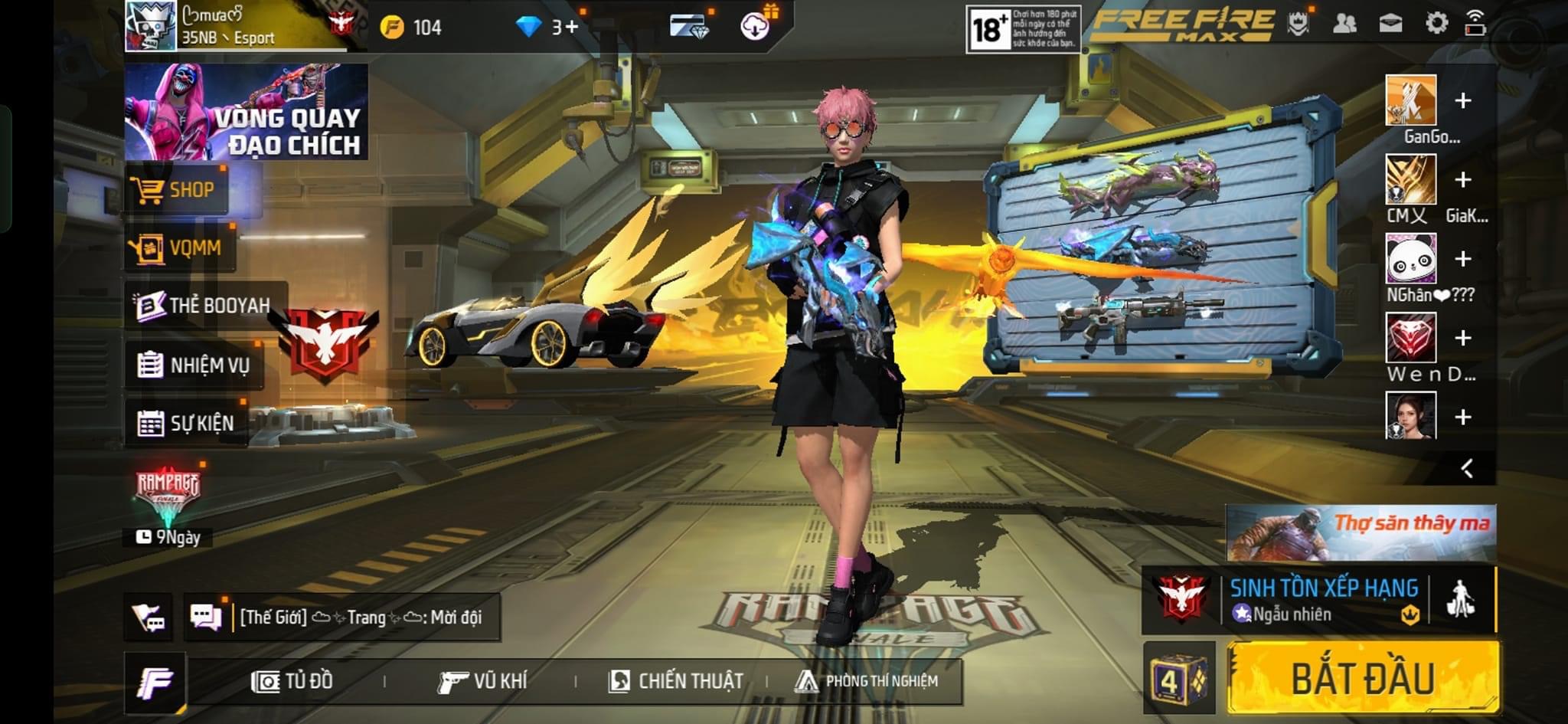This screenshot has width=1568, height=724.
Task: Open THẺ BOOYAH pass
Action: [x=204, y=305]
